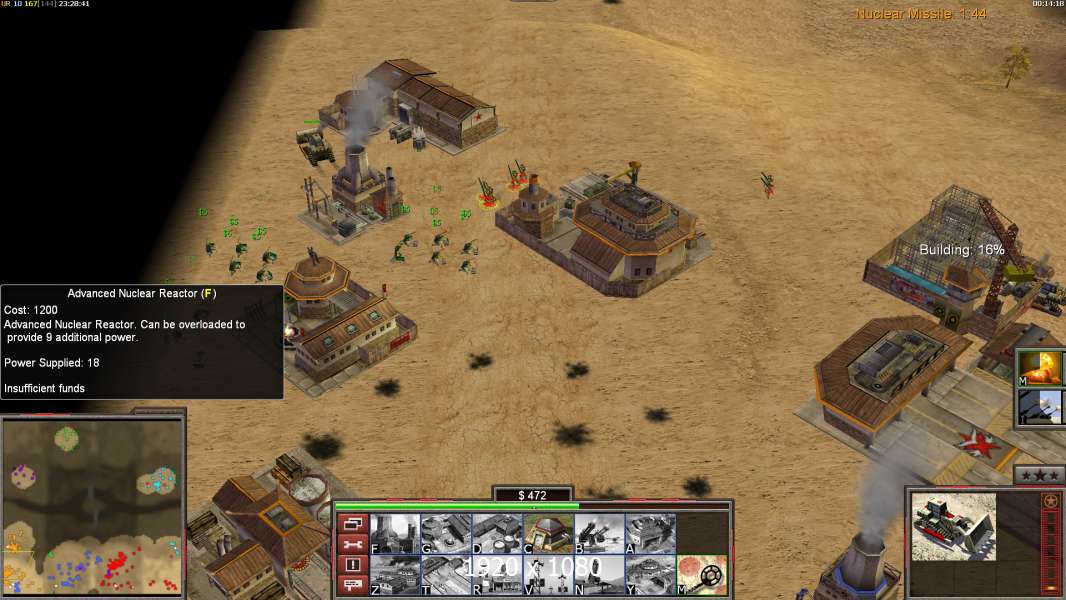1066x600 pixels.
Task: Select the tower build icon (V)
Action: (548, 575)
